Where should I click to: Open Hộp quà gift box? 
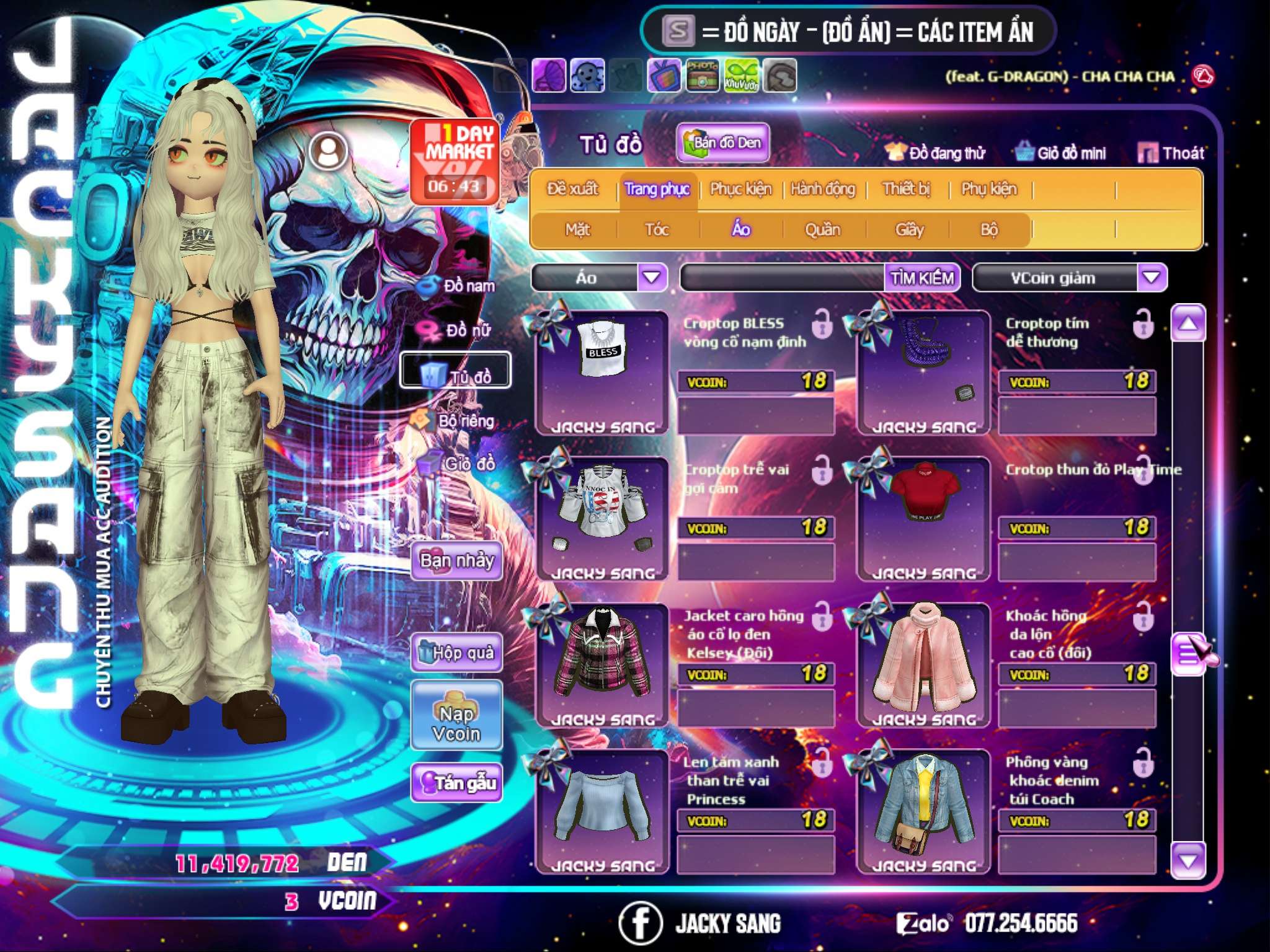click(456, 652)
